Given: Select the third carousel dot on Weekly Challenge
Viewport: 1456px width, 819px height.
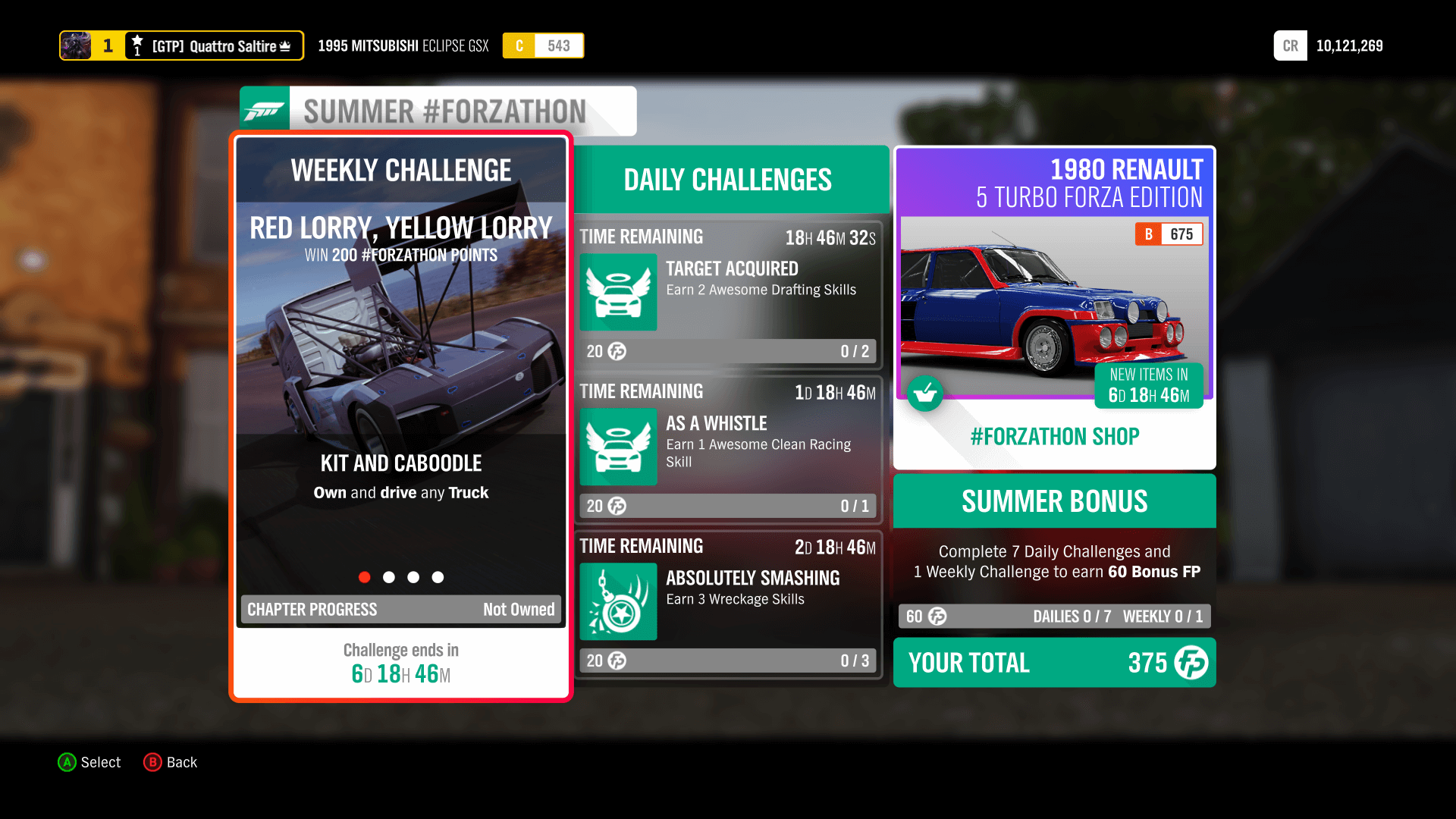Looking at the screenshot, I should [413, 577].
